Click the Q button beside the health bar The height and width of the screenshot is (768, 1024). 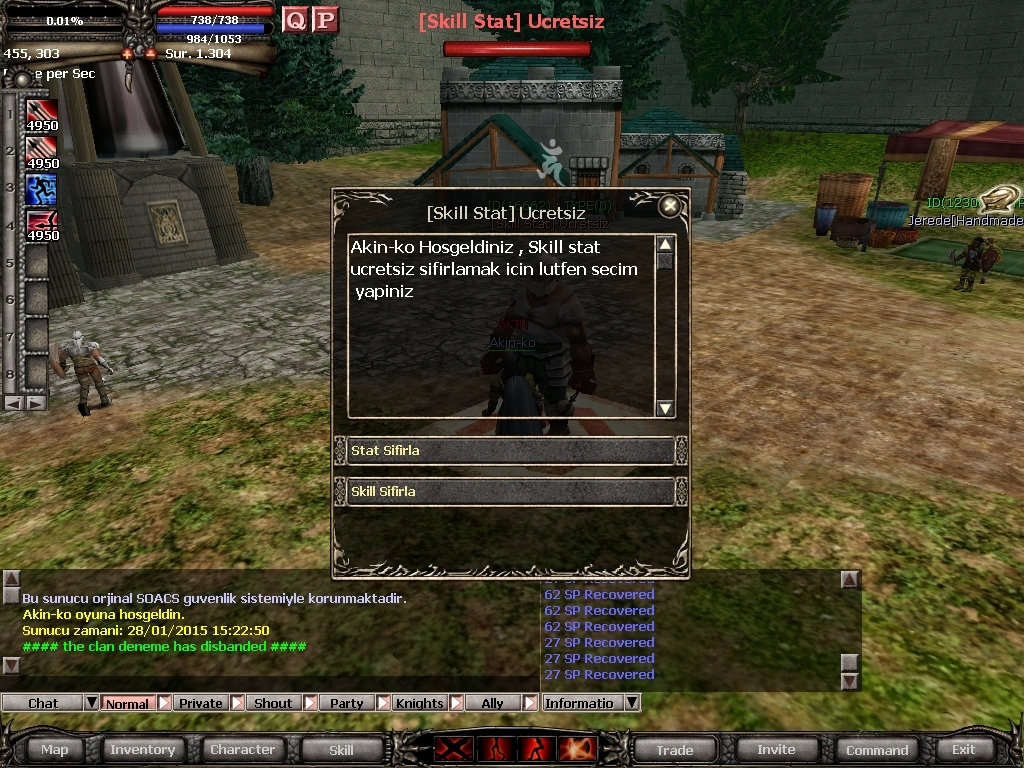pos(295,20)
